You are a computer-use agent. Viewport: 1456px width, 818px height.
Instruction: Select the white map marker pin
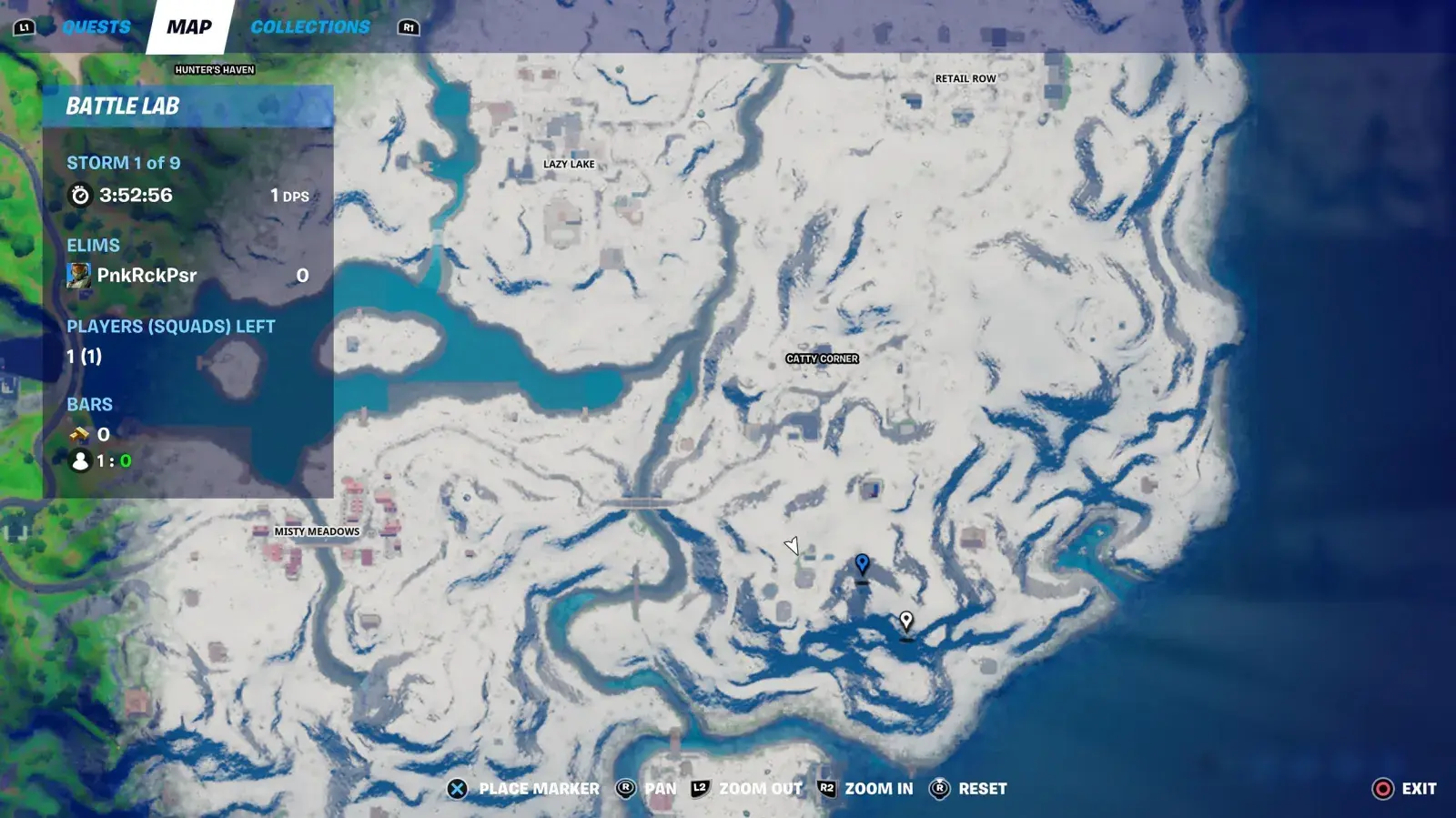(906, 621)
